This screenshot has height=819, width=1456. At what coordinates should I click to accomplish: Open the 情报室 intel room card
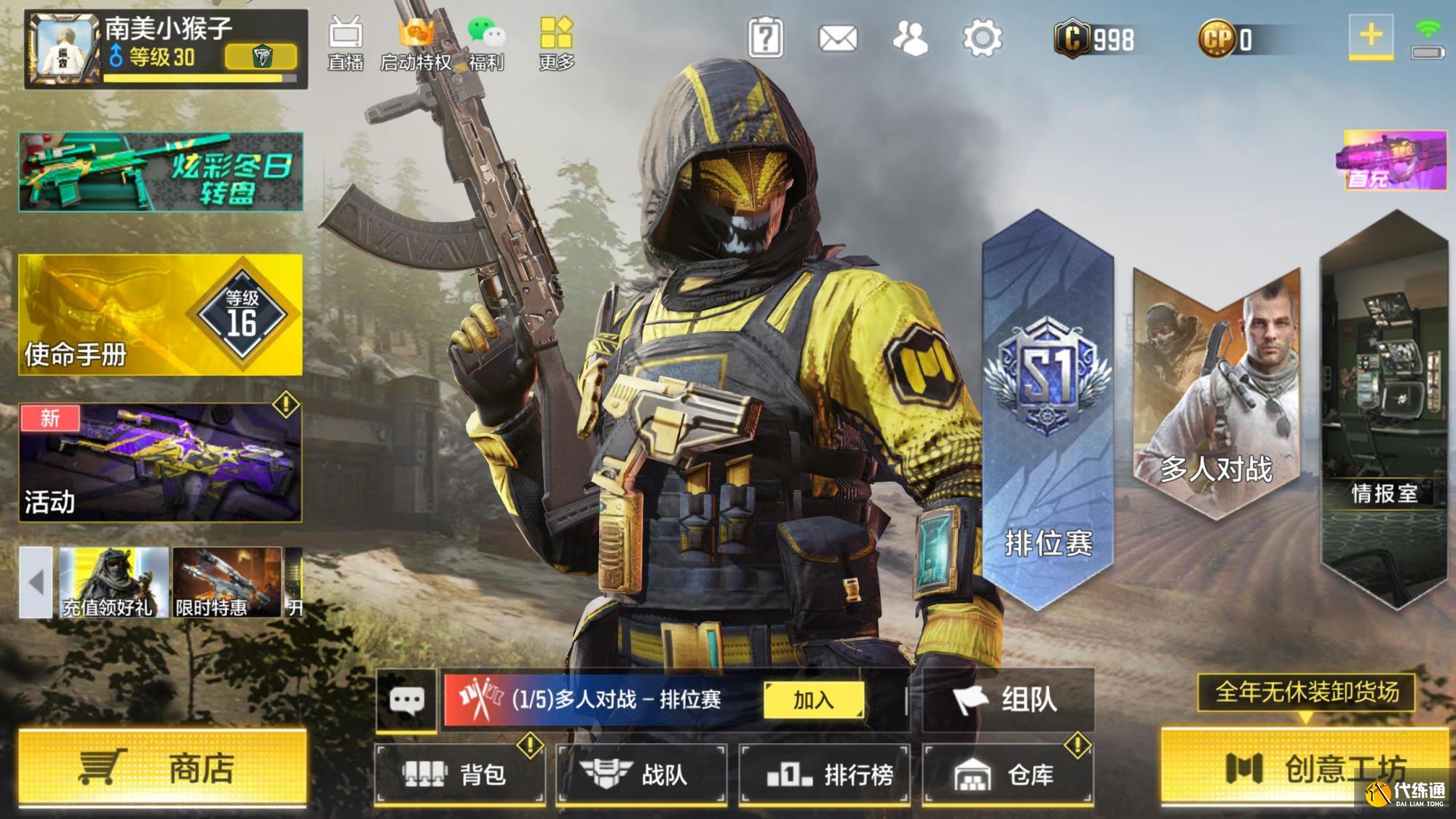pos(1383,408)
